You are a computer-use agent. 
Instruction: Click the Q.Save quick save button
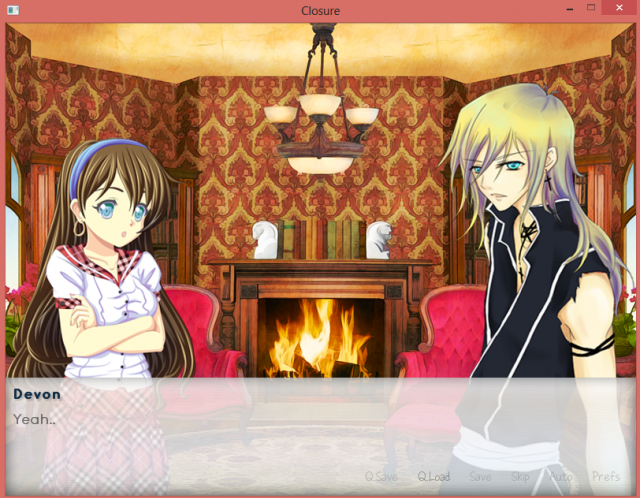(381, 477)
